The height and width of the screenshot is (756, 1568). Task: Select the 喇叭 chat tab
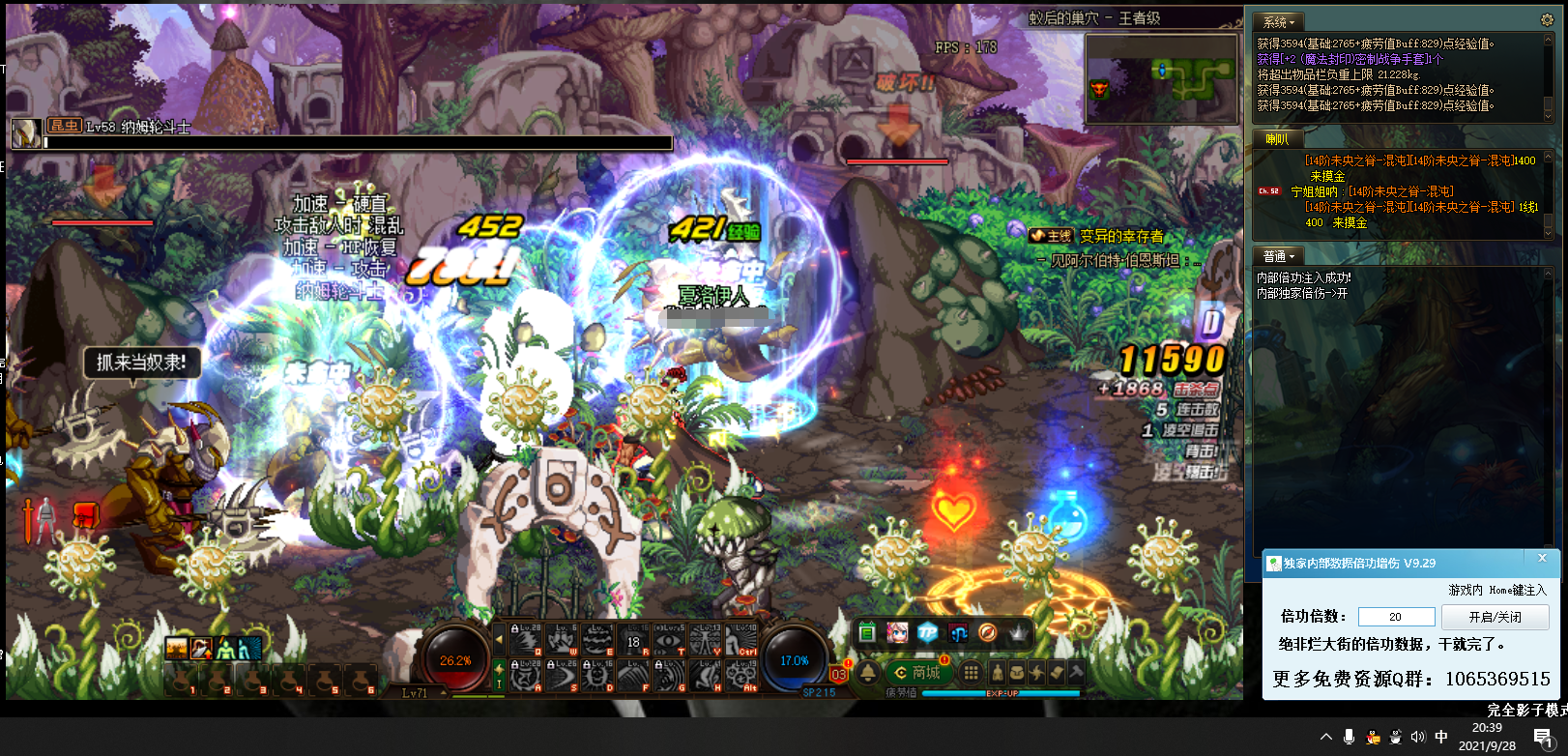[1277, 139]
